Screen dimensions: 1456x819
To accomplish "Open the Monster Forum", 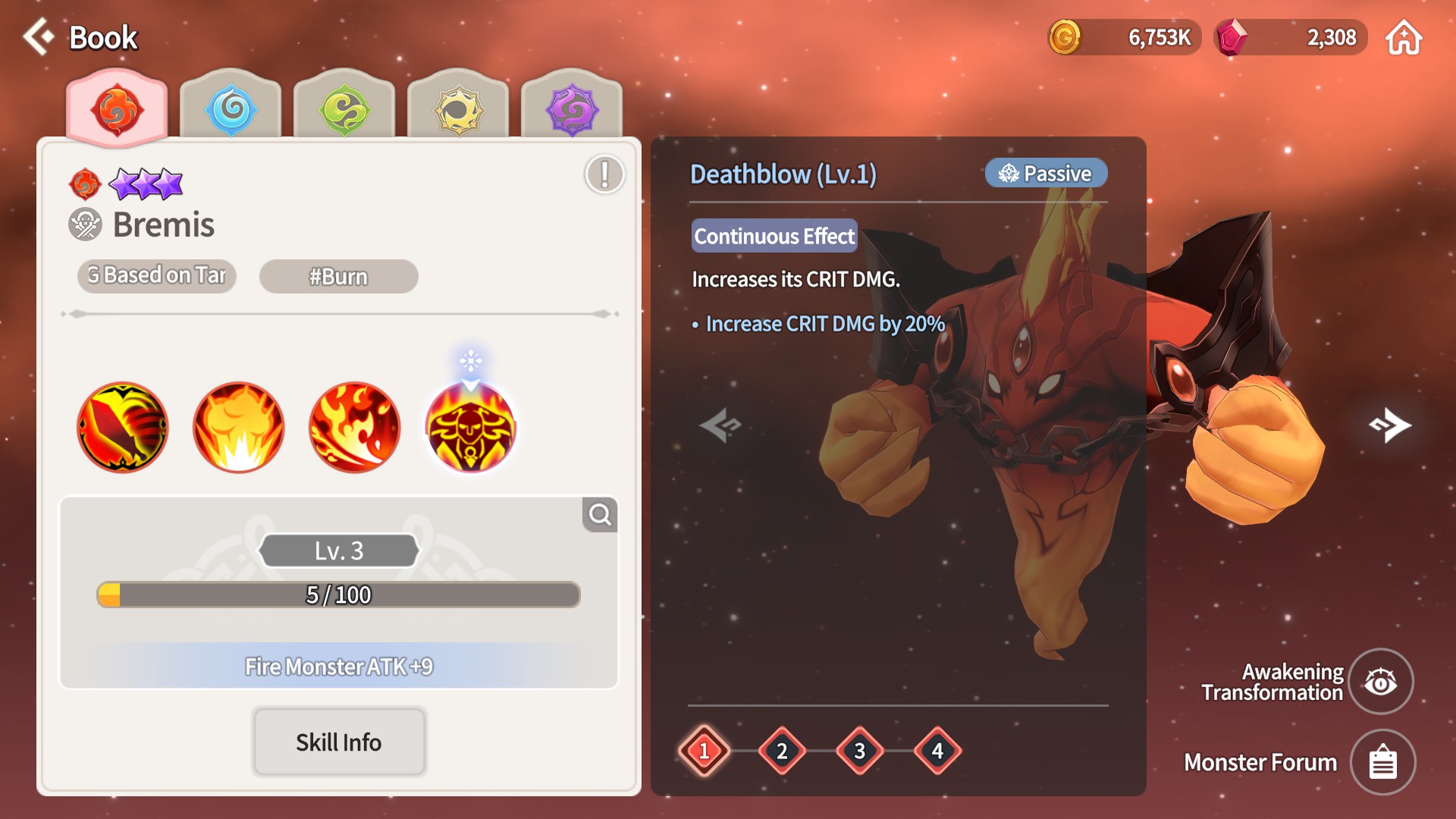I will pos(1382,762).
